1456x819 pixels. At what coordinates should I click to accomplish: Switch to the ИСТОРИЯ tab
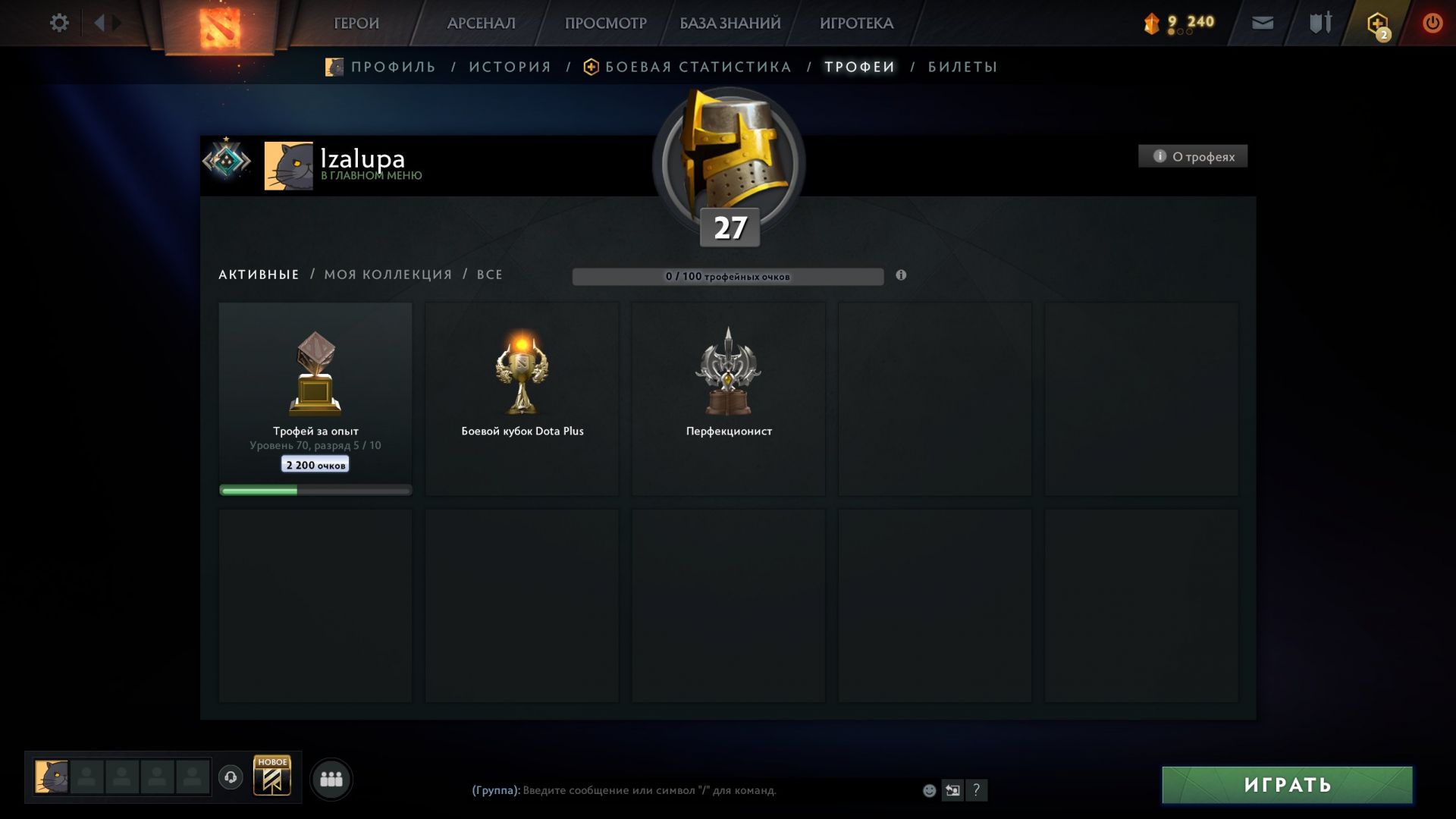tap(510, 67)
